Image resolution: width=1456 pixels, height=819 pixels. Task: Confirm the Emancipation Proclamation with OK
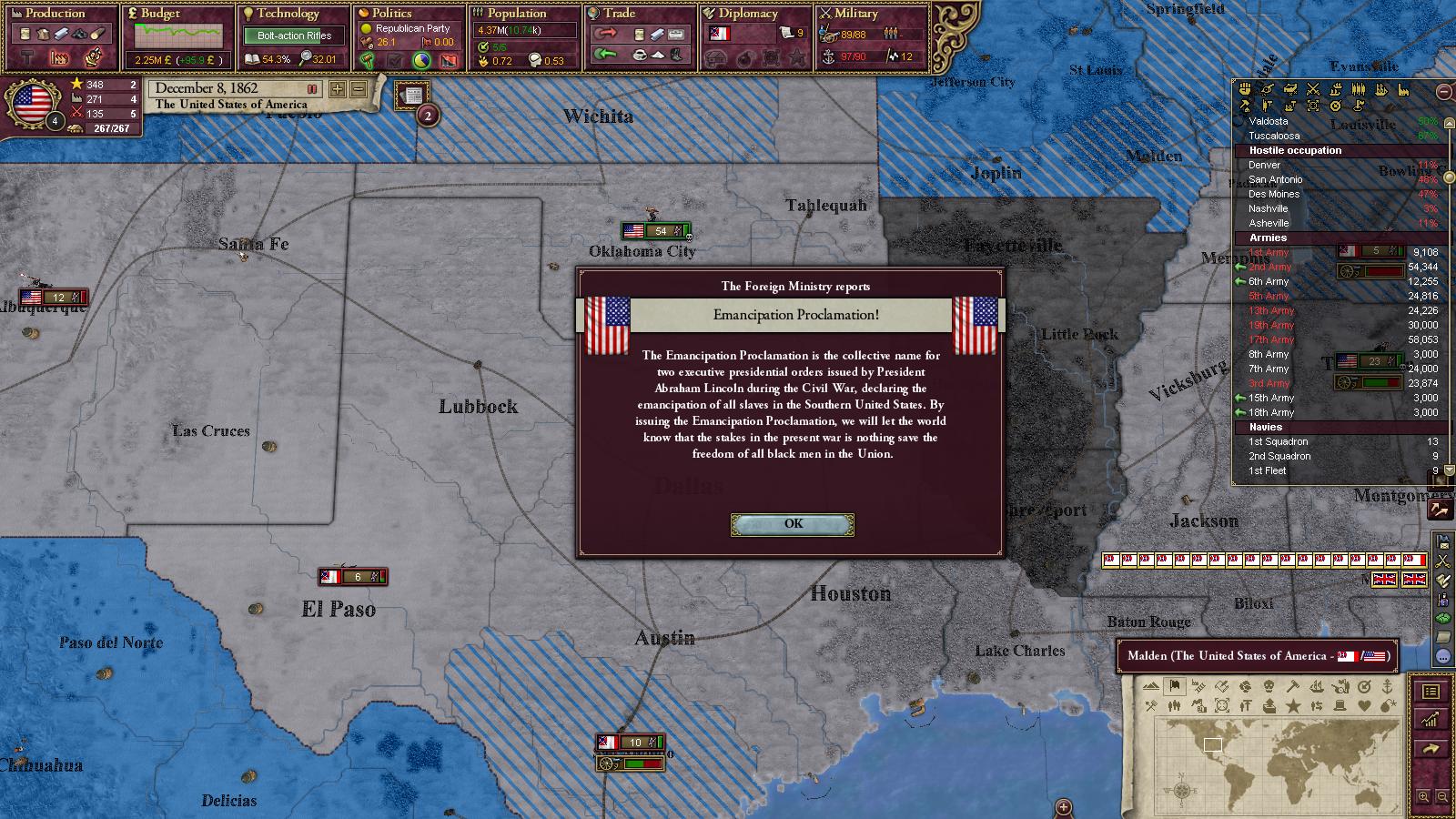793,524
